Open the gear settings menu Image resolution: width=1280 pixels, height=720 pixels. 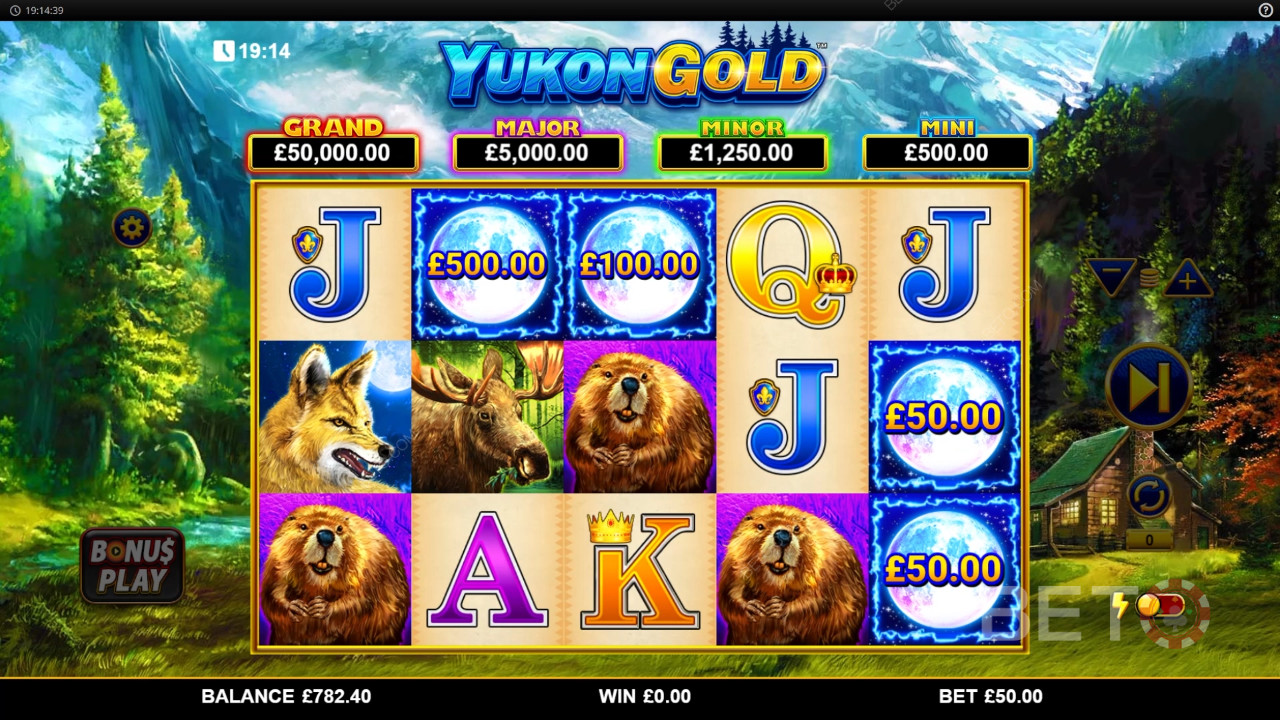pyautogui.click(x=132, y=228)
